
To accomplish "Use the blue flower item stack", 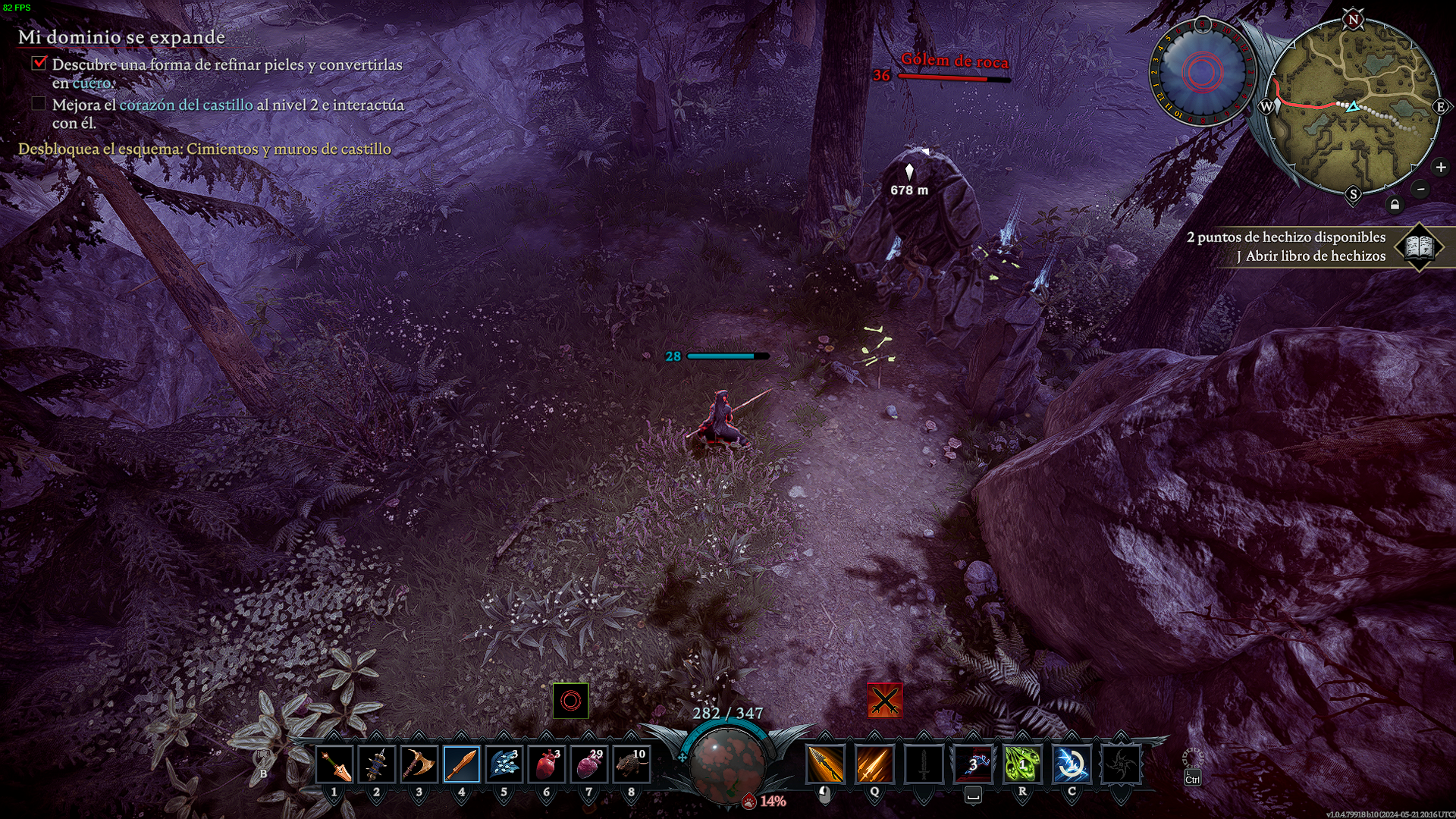I will [504, 764].
